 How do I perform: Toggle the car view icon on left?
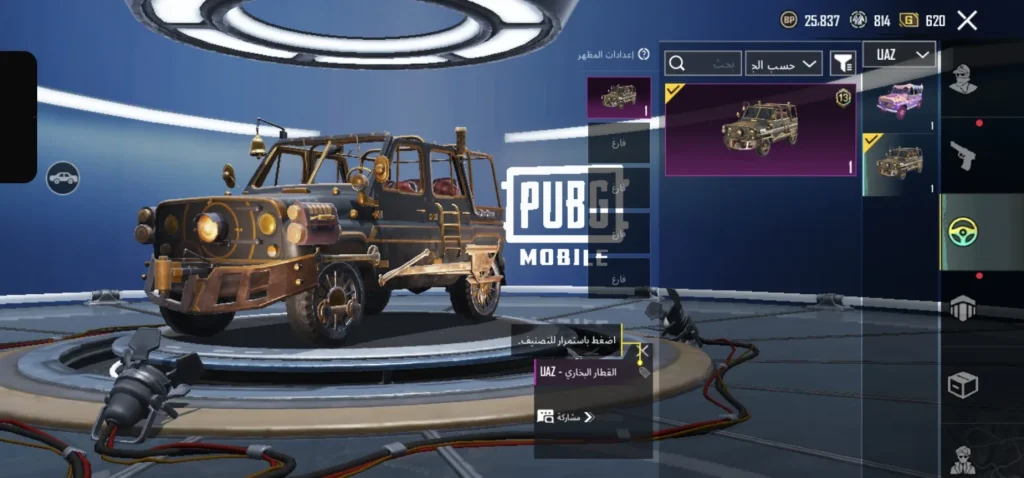click(x=63, y=178)
